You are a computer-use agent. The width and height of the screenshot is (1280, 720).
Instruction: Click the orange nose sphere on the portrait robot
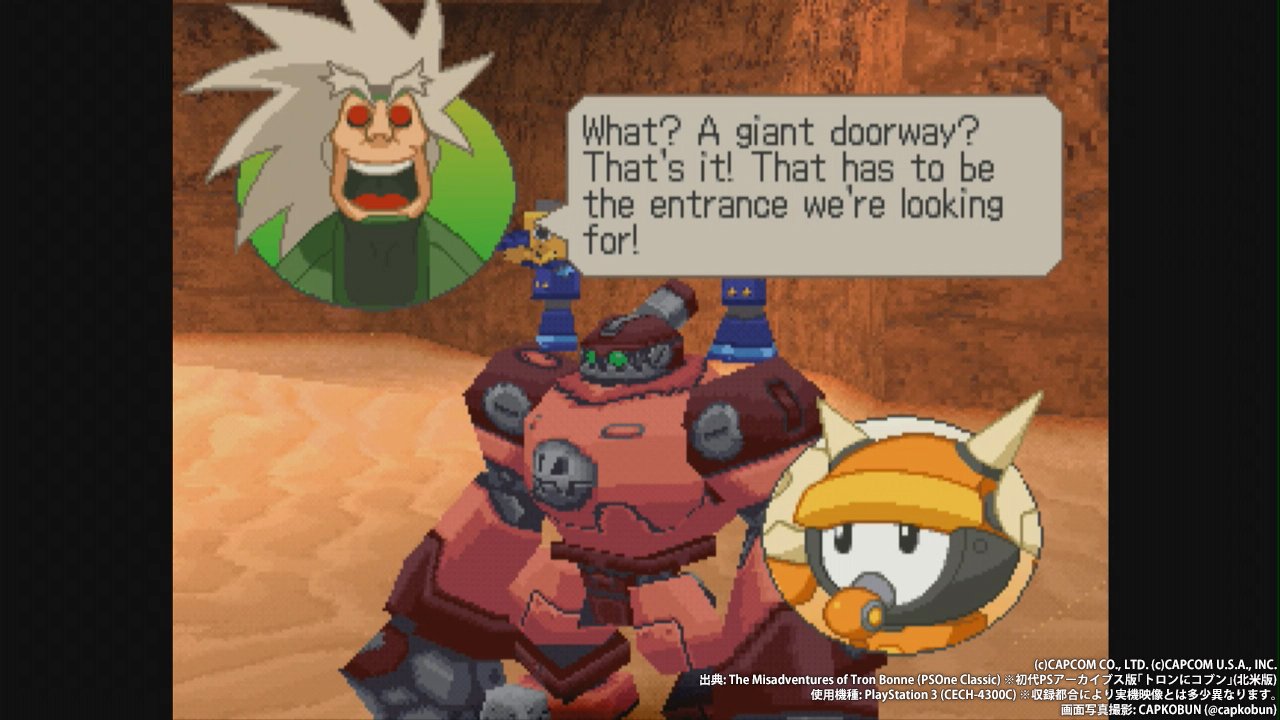(x=851, y=608)
